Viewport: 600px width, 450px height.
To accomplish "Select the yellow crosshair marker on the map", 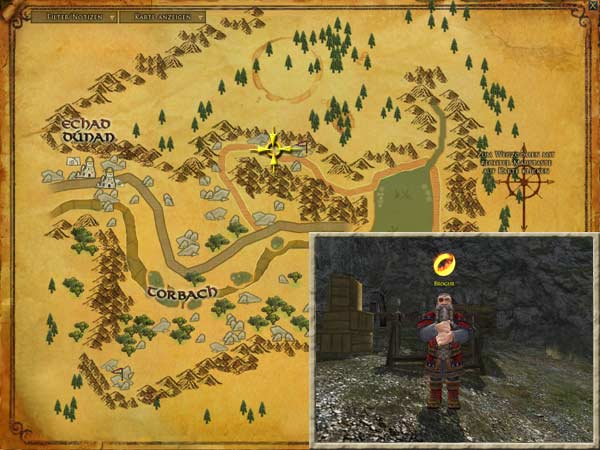I will (x=272, y=151).
